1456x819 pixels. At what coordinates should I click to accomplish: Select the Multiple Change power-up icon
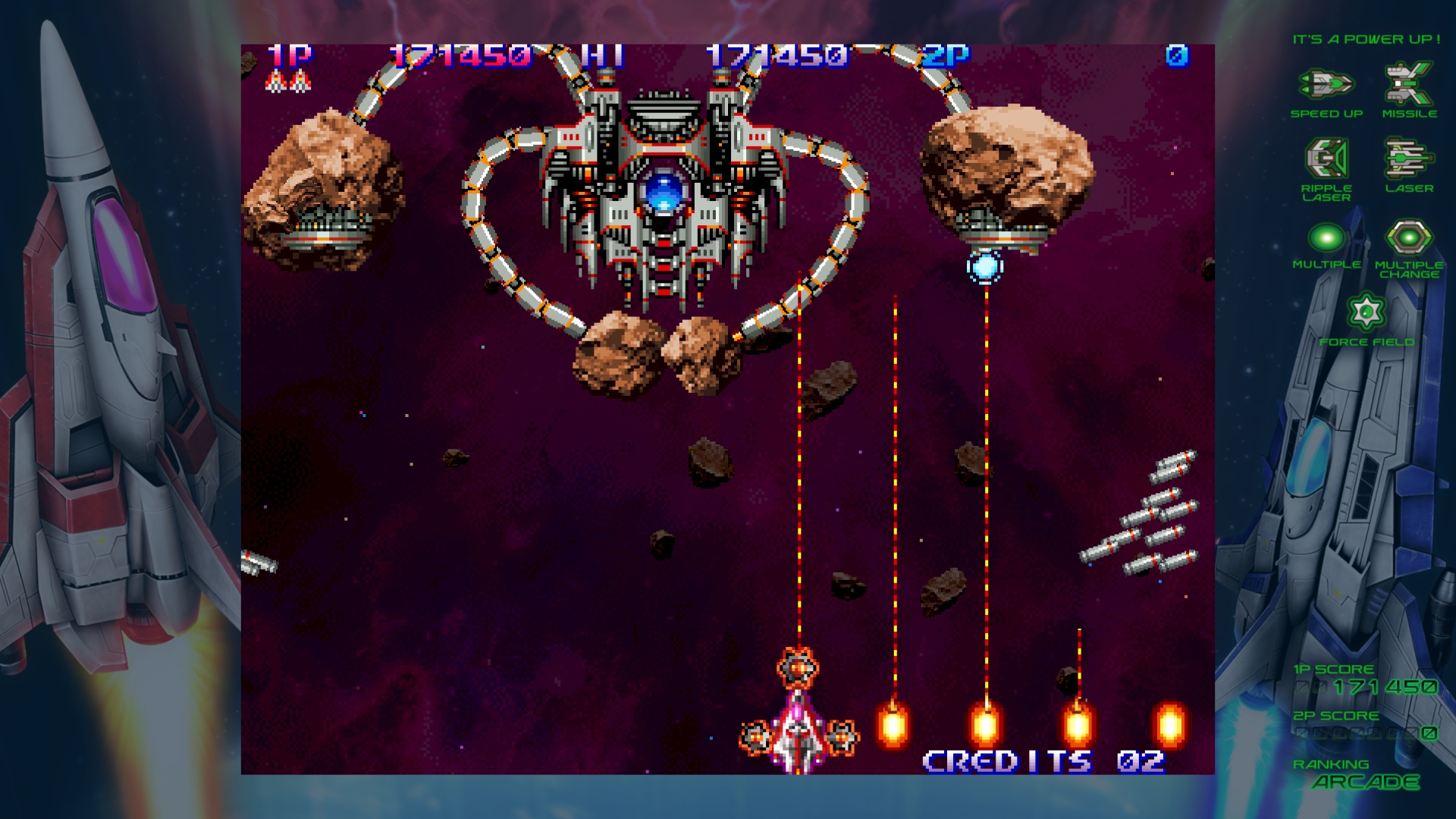pos(1408,237)
